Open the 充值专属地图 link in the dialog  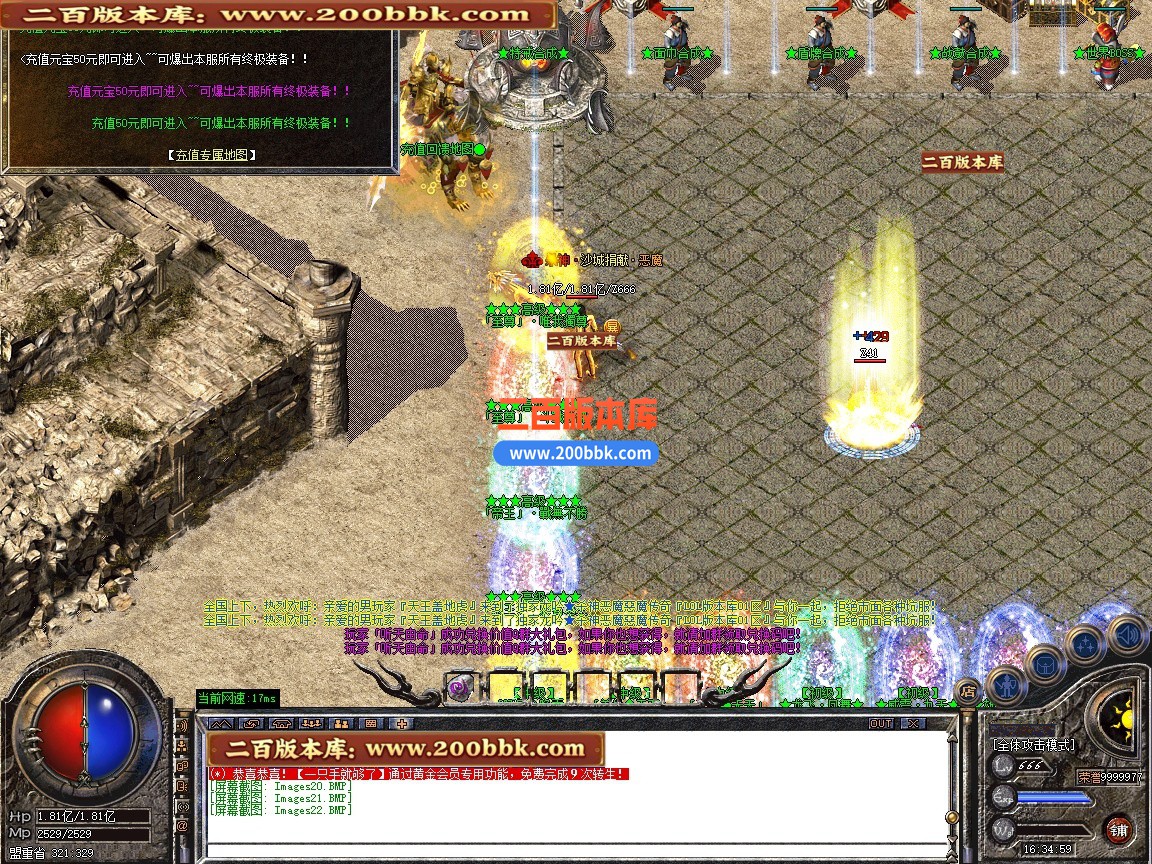211,155
